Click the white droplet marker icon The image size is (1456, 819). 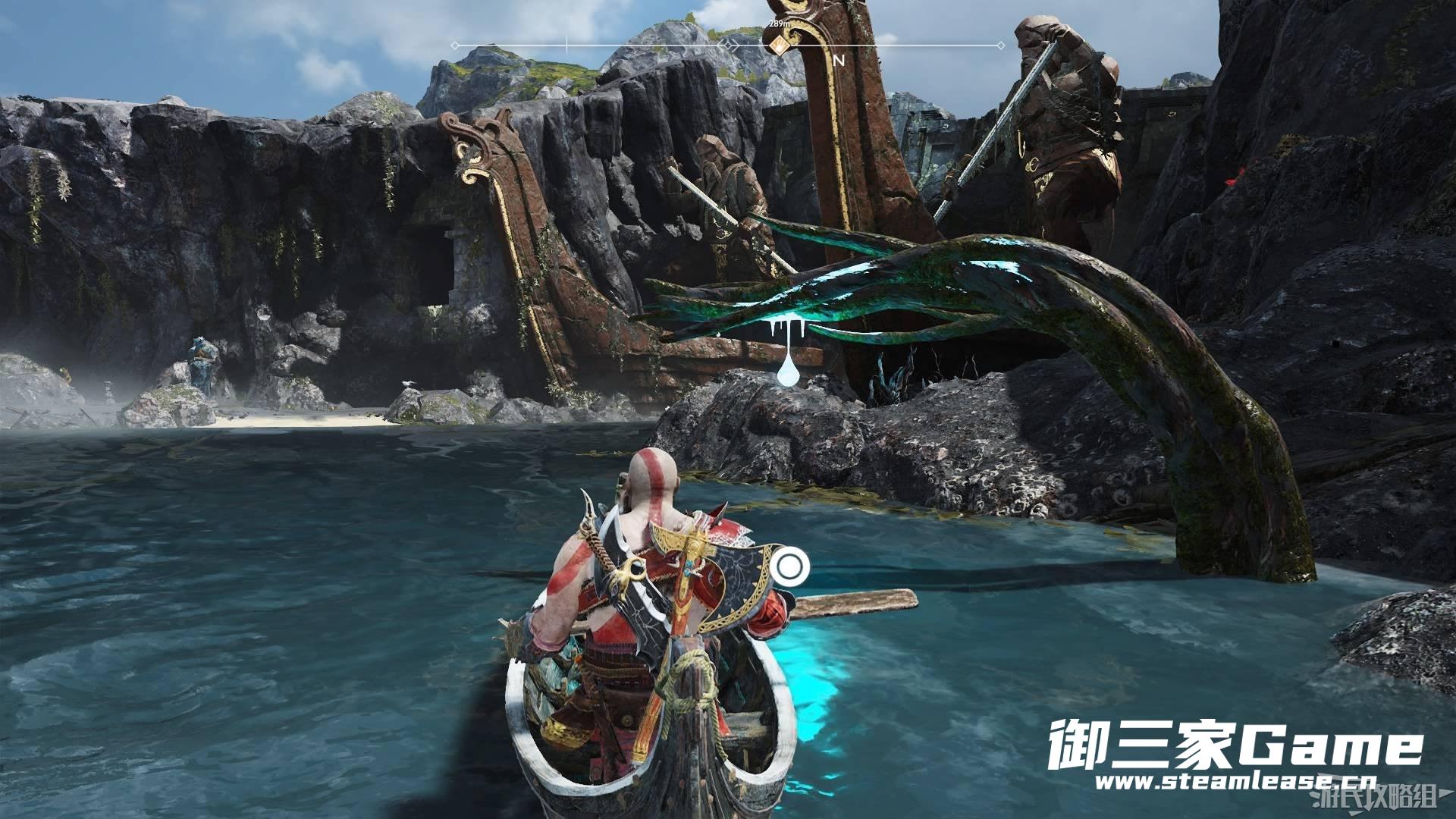[x=787, y=371]
